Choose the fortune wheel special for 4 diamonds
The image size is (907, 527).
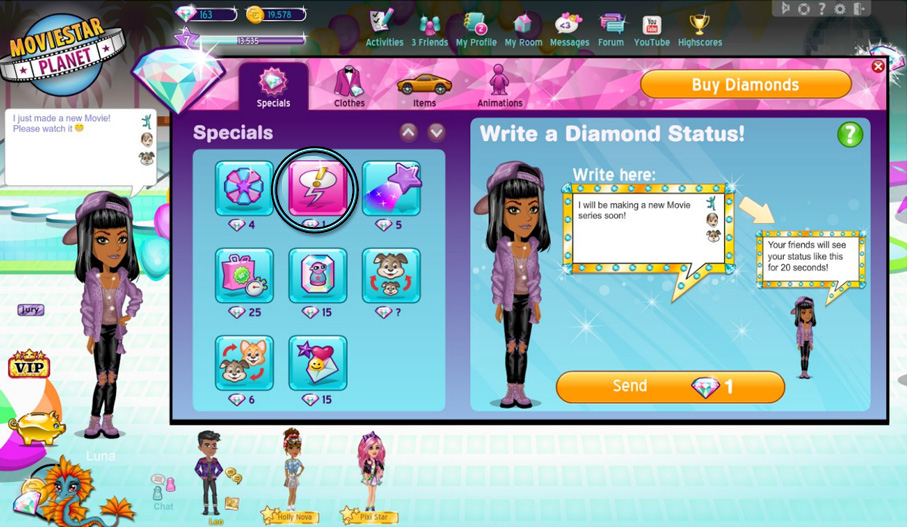coord(244,189)
